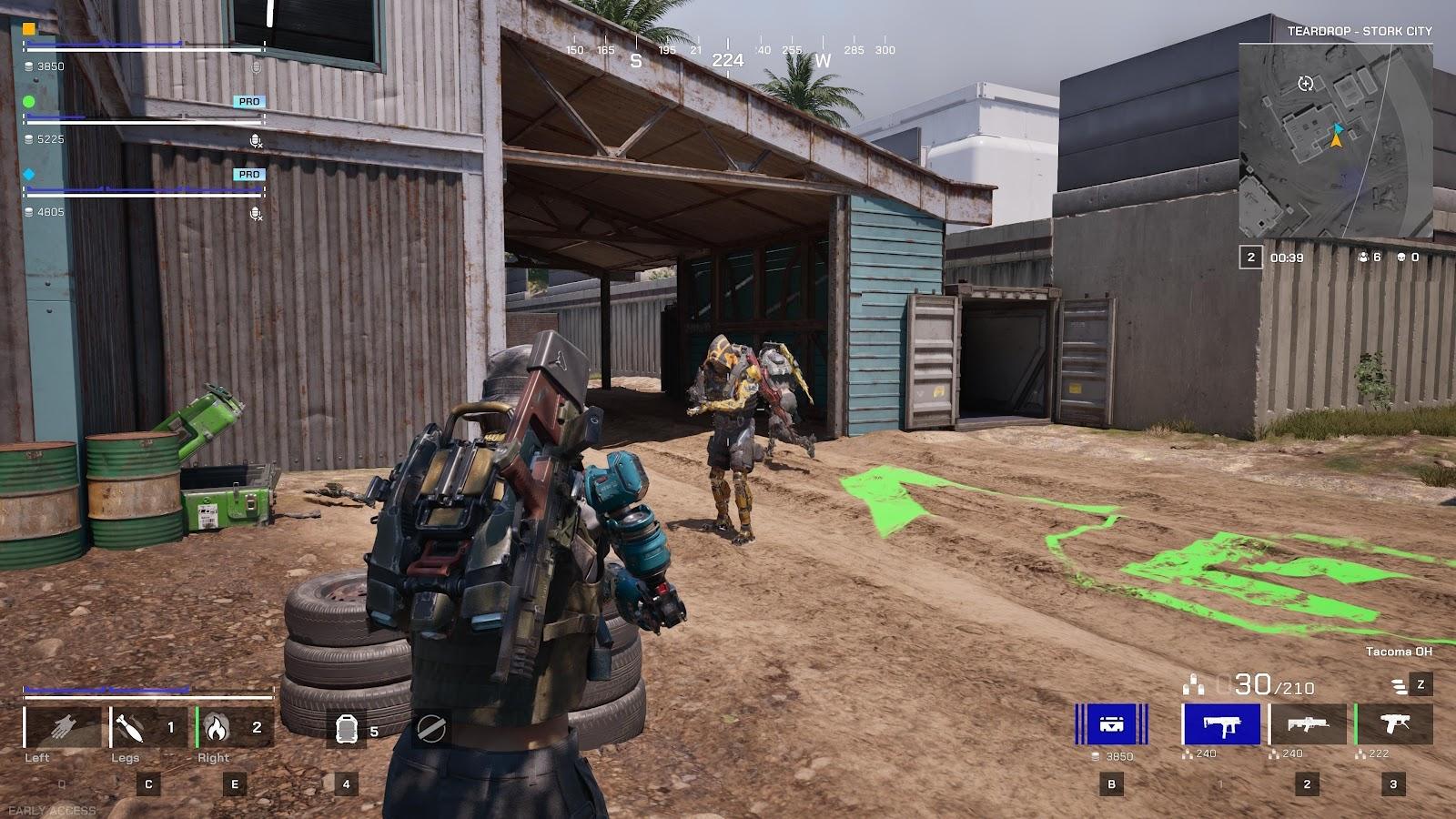The width and height of the screenshot is (1456, 819).
Task: Click the empty prohibited equipment slot
Action: [x=430, y=728]
